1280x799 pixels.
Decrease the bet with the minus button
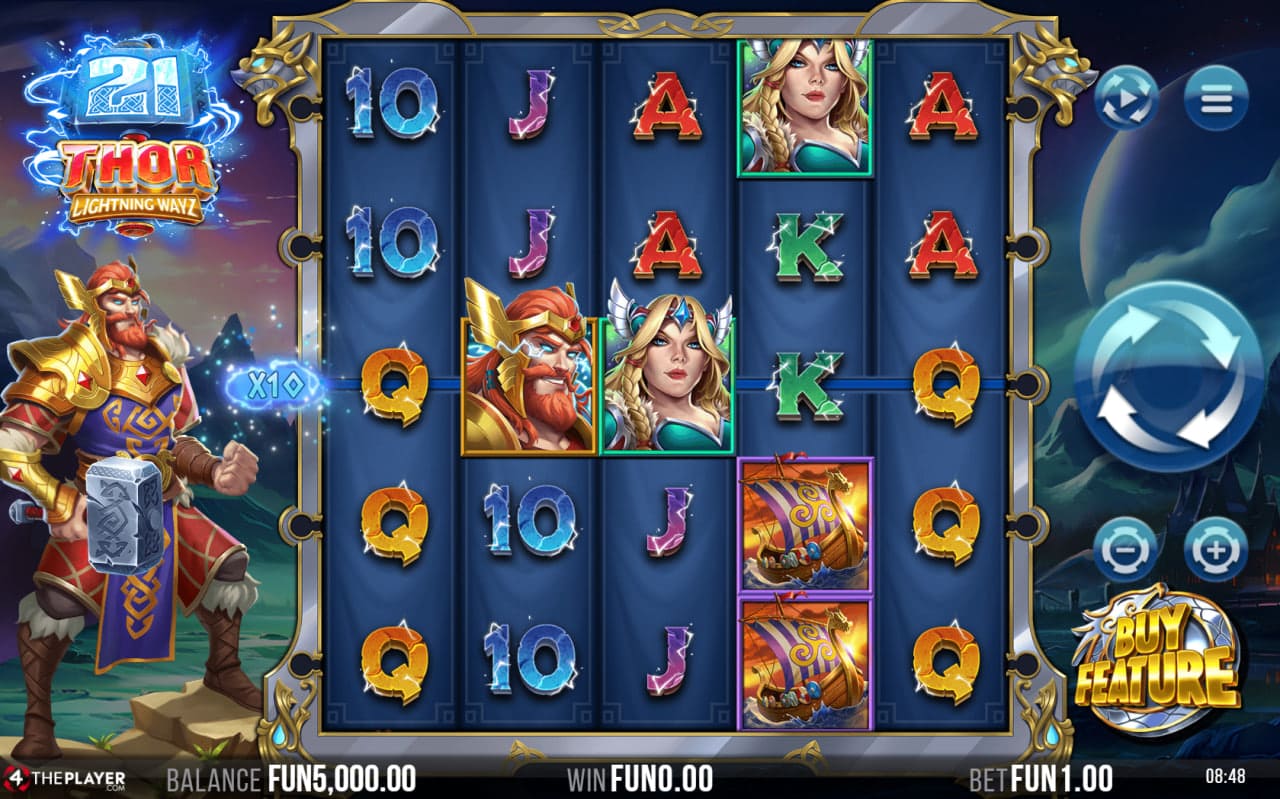(x=1125, y=549)
